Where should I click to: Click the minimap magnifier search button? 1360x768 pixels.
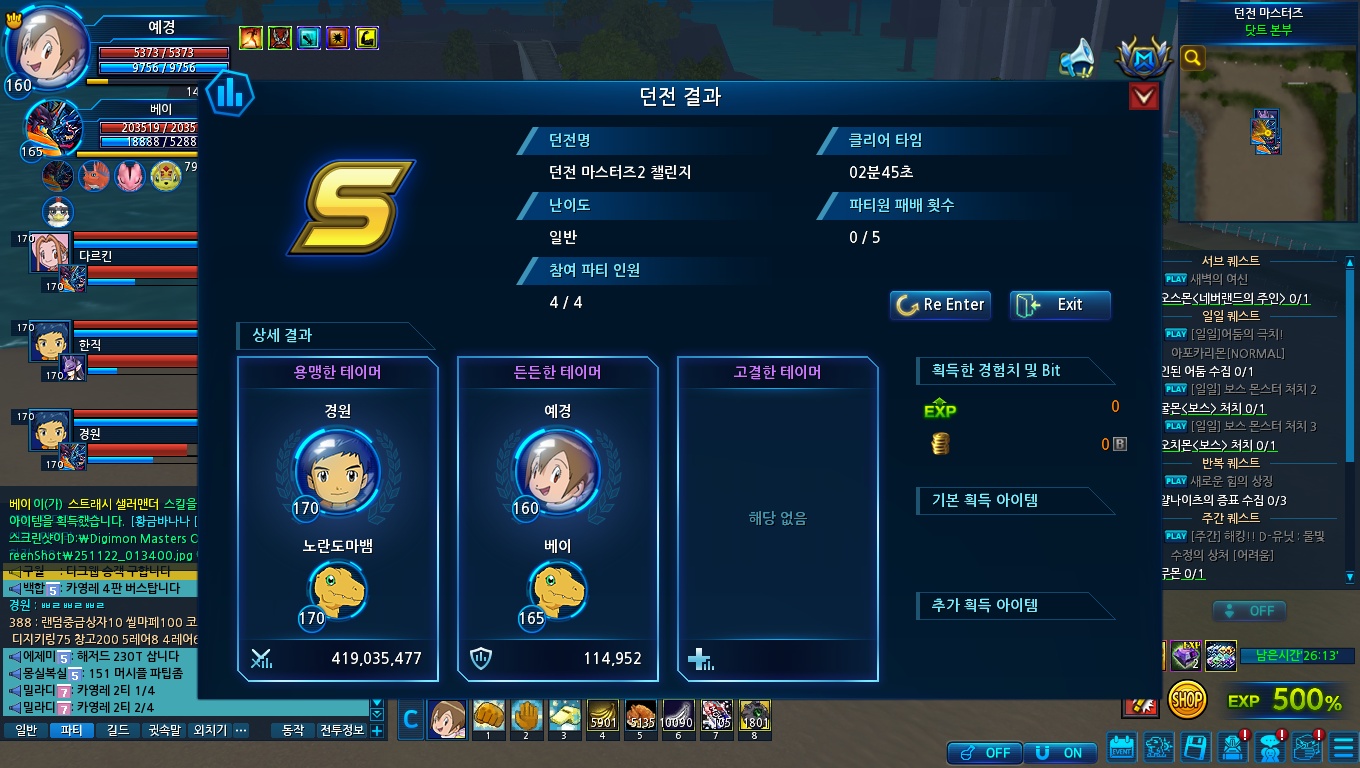point(1192,58)
